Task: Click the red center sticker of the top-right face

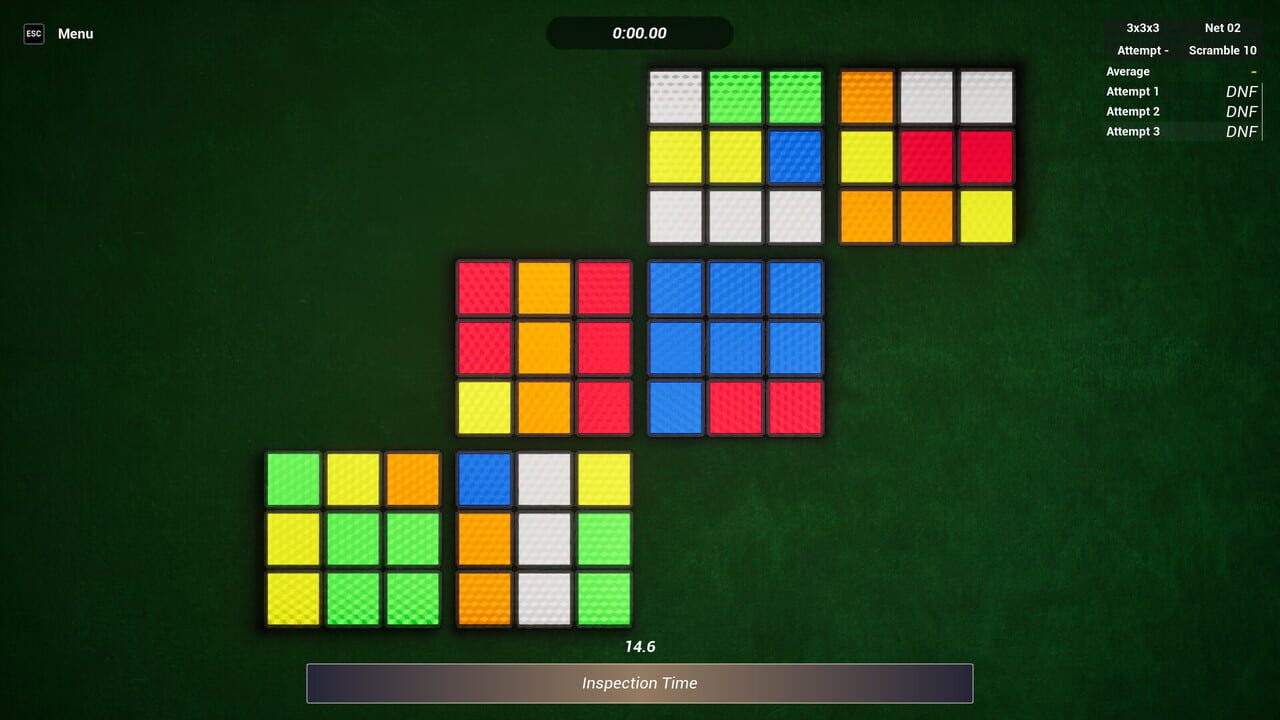Action: [925, 156]
